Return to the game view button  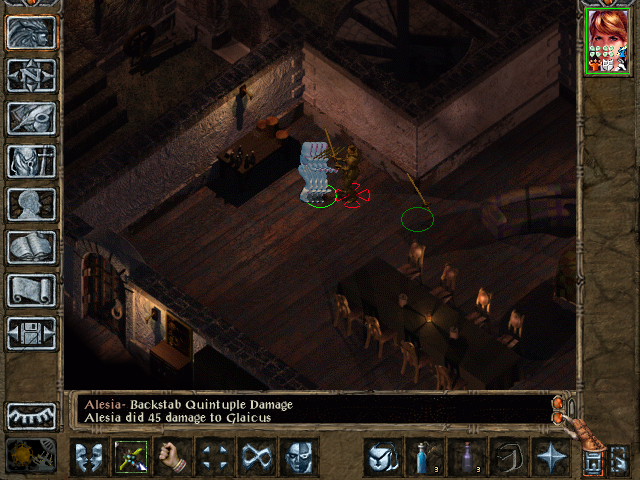[31, 32]
